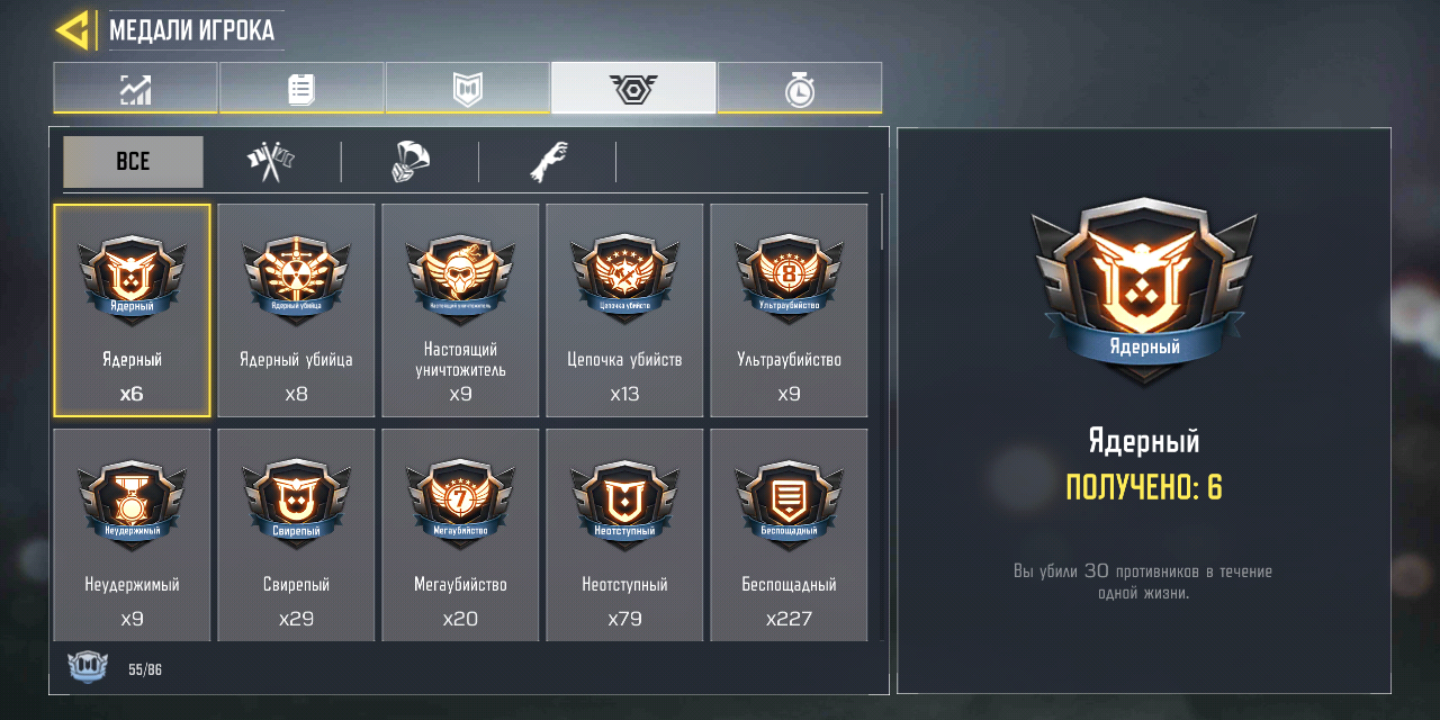This screenshot has width=1440, height=720.
Task: Pick the Ультраубийство medal tile
Action: click(788, 310)
